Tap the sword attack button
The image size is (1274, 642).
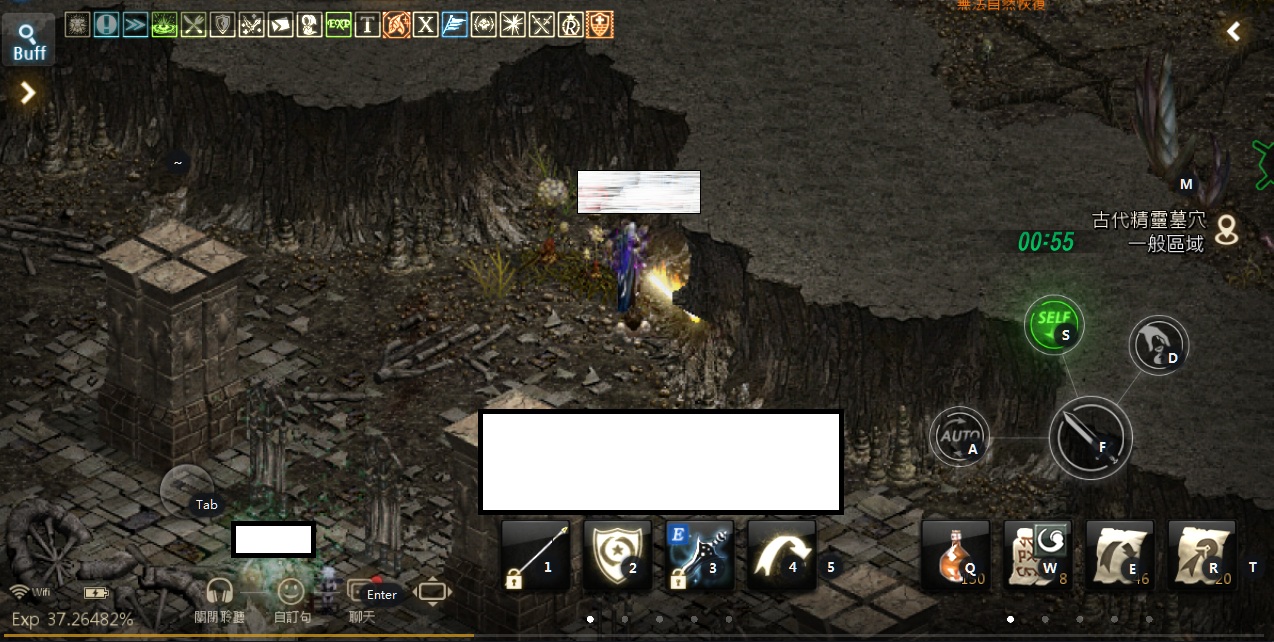[1090, 438]
